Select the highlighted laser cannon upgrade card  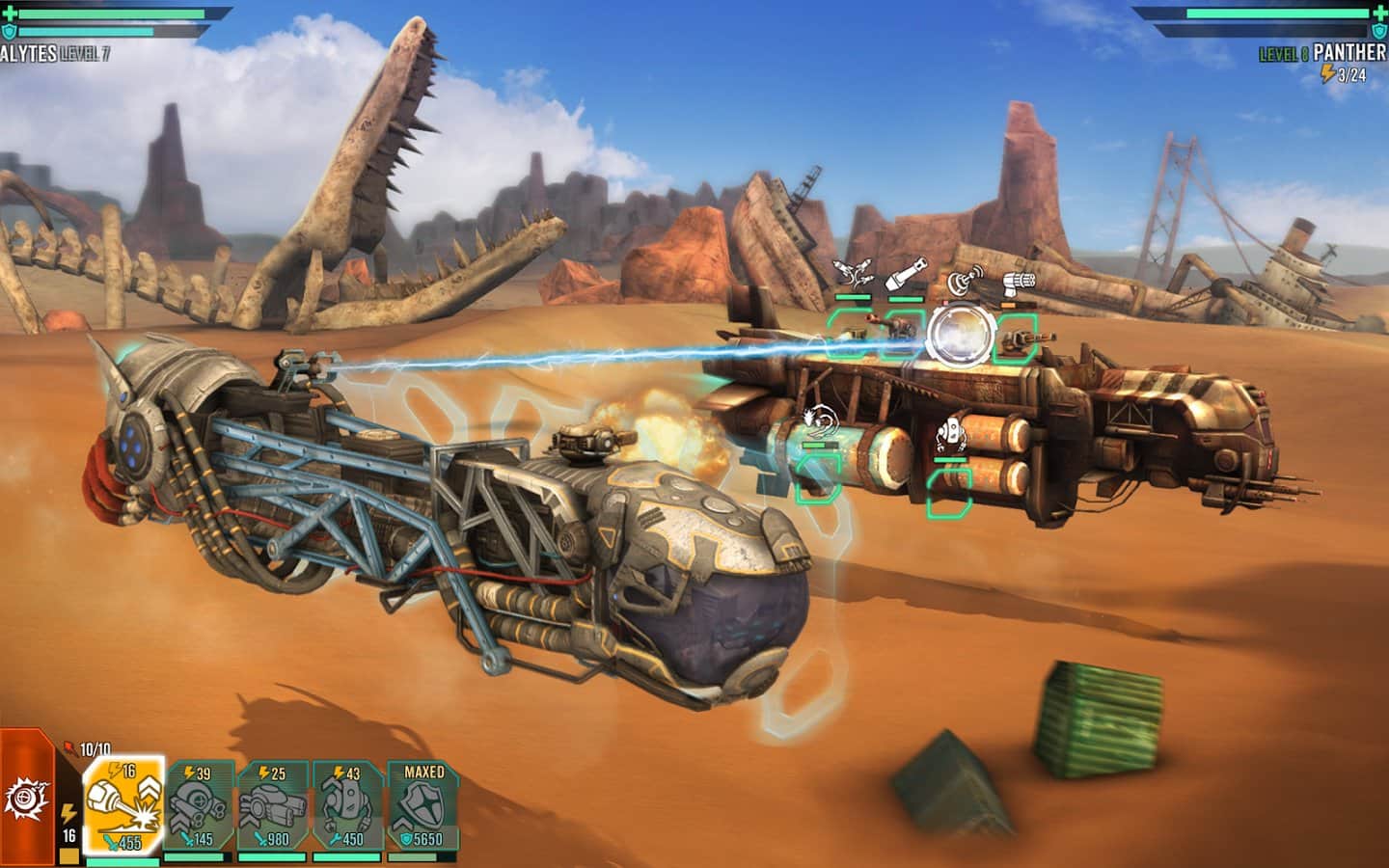coord(124,805)
